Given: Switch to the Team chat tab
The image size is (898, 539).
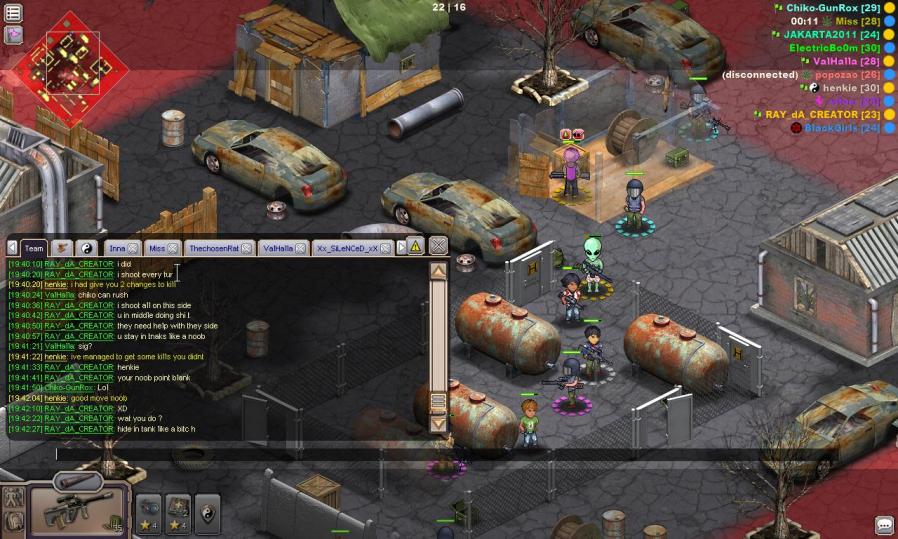Looking at the screenshot, I should click(34, 248).
